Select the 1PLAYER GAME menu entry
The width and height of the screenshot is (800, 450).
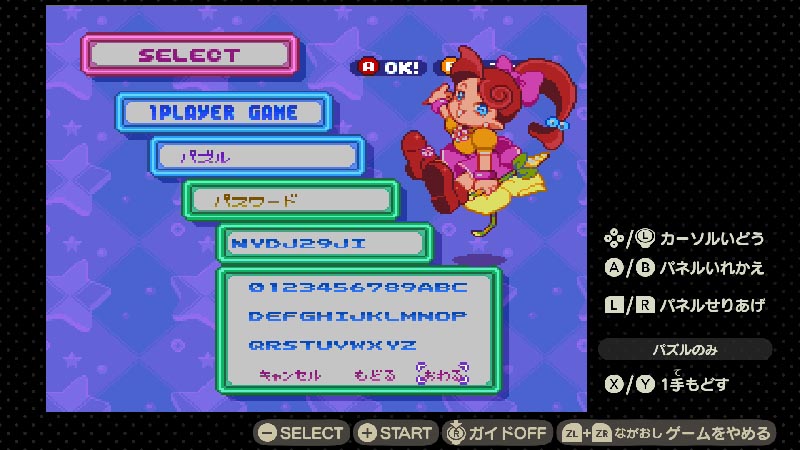[223, 114]
